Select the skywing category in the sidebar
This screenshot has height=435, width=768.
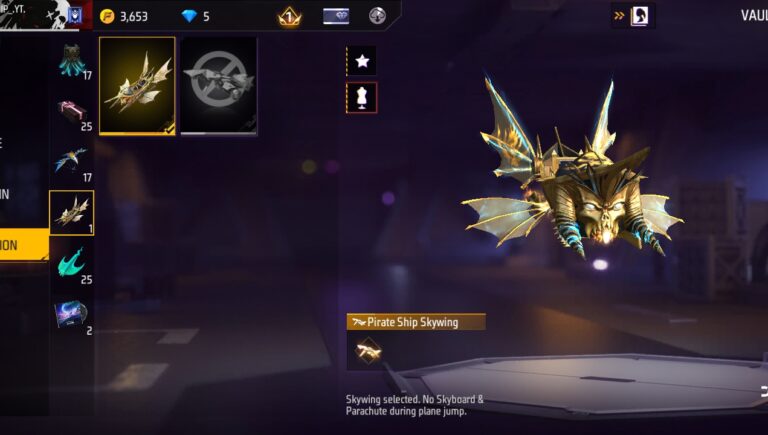(72, 212)
